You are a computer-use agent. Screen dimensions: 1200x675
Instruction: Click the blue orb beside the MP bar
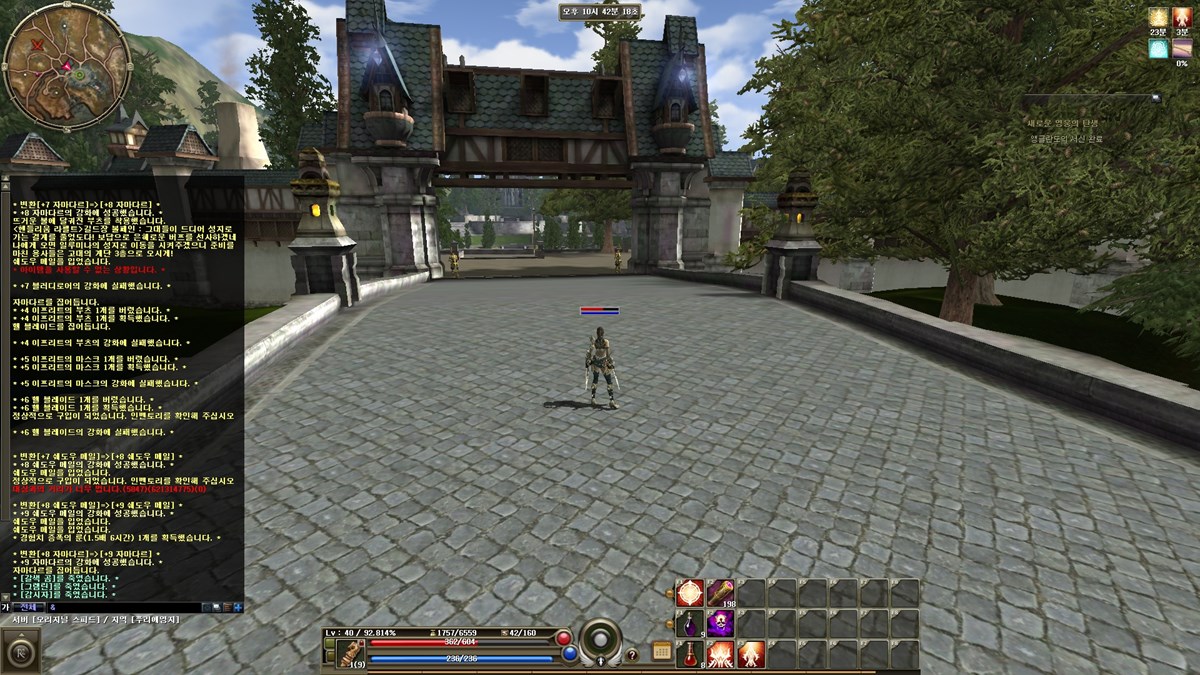coord(569,654)
